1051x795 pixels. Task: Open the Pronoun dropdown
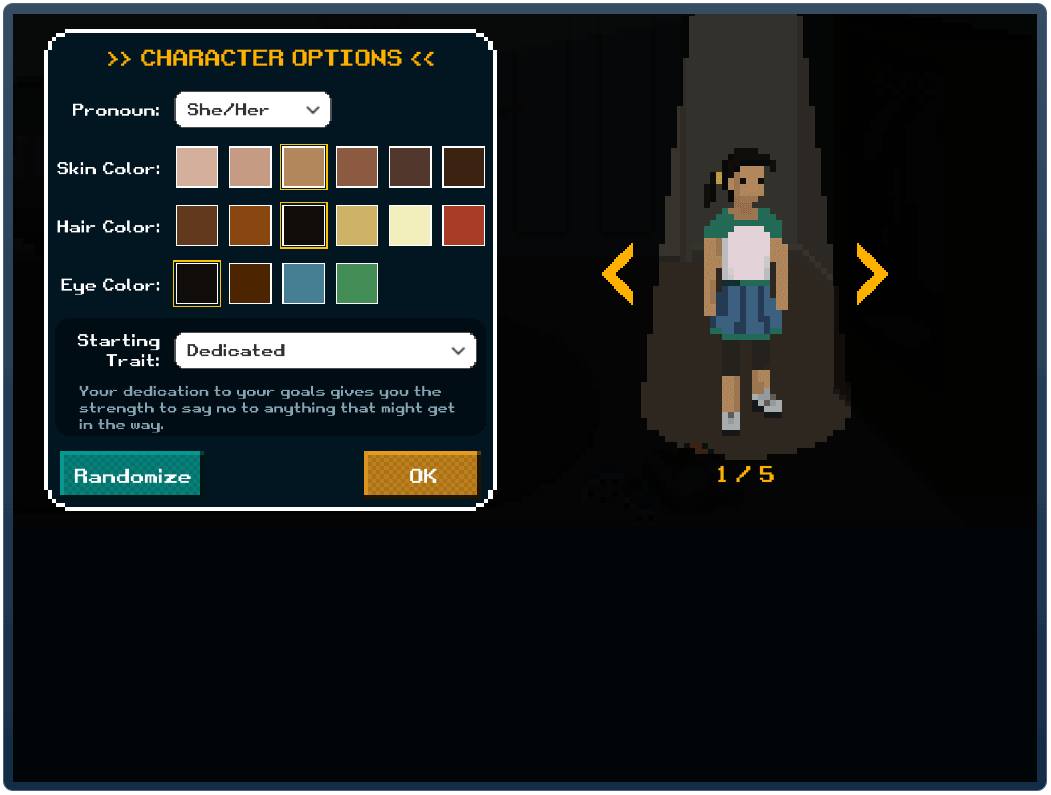point(252,110)
